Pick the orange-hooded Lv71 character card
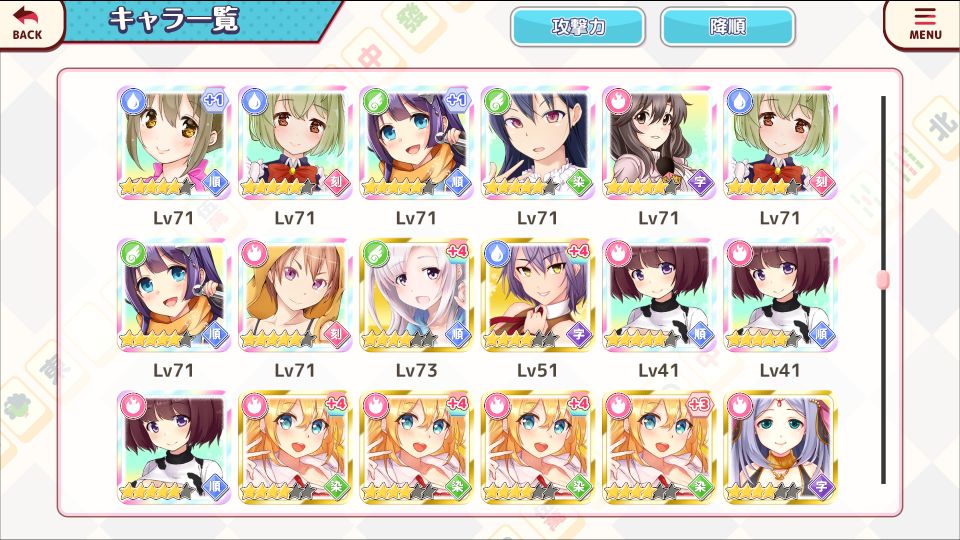 point(295,296)
